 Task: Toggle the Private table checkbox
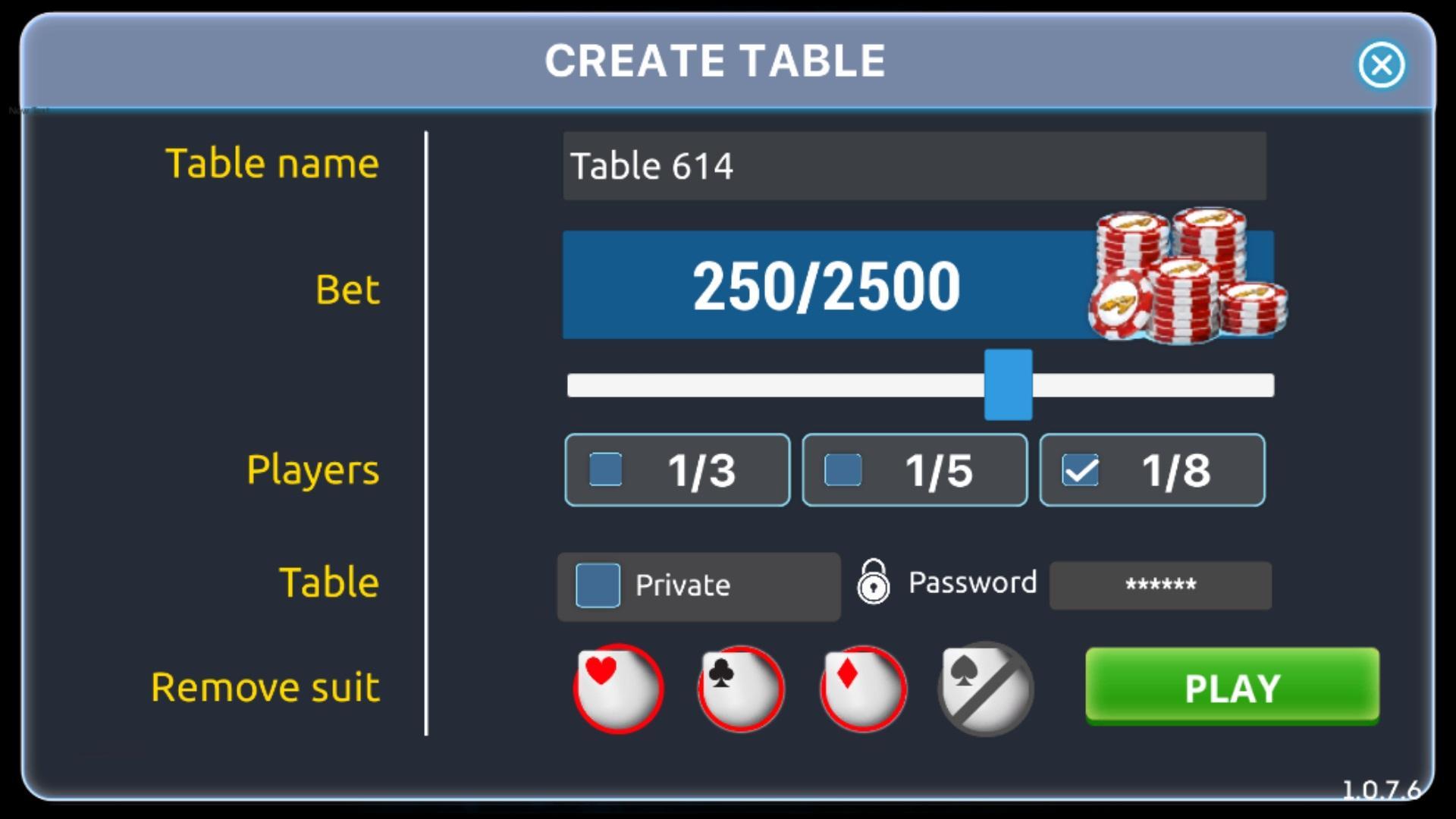[x=598, y=585]
